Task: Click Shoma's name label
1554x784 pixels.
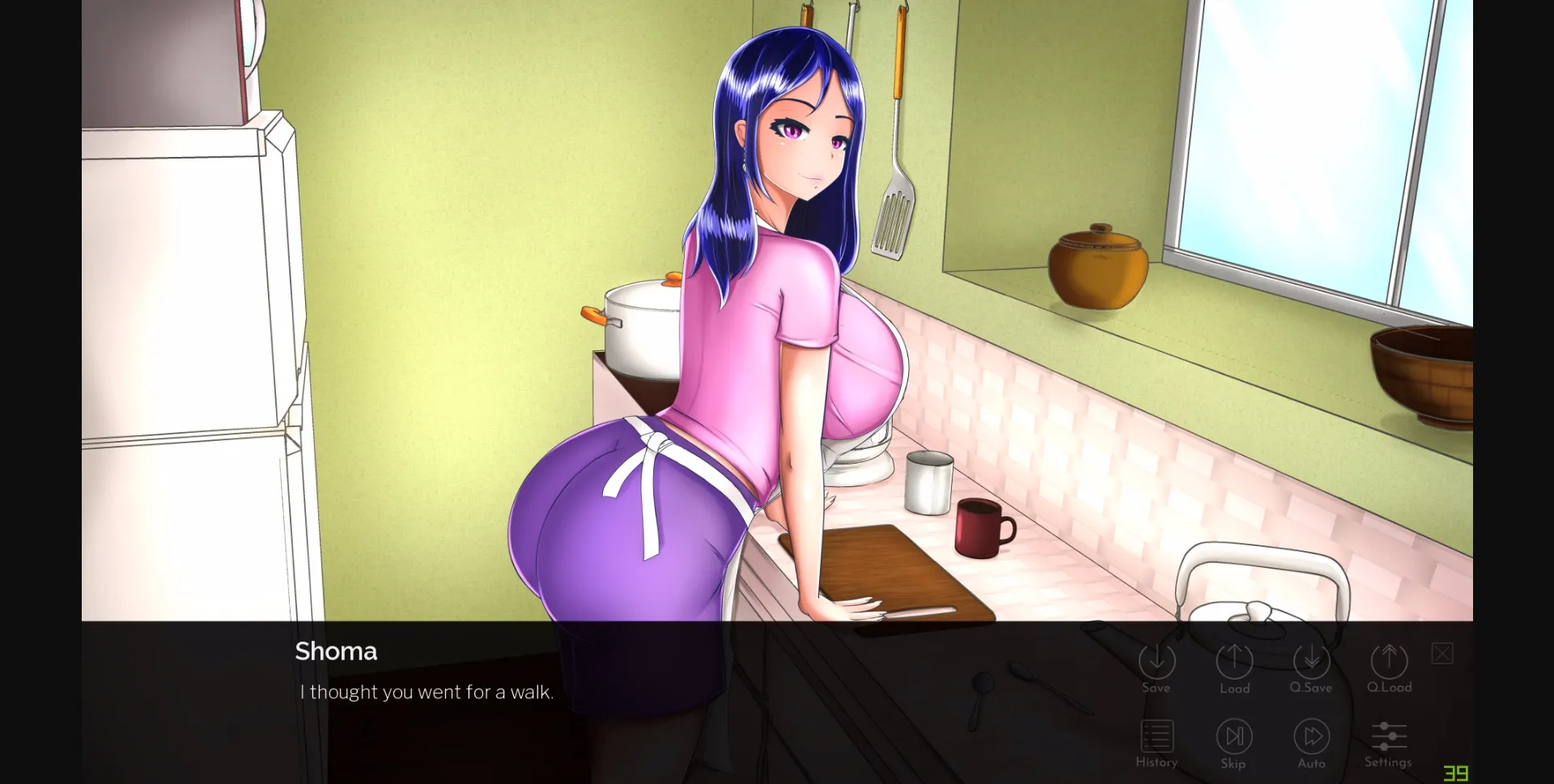Action: (336, 651)
